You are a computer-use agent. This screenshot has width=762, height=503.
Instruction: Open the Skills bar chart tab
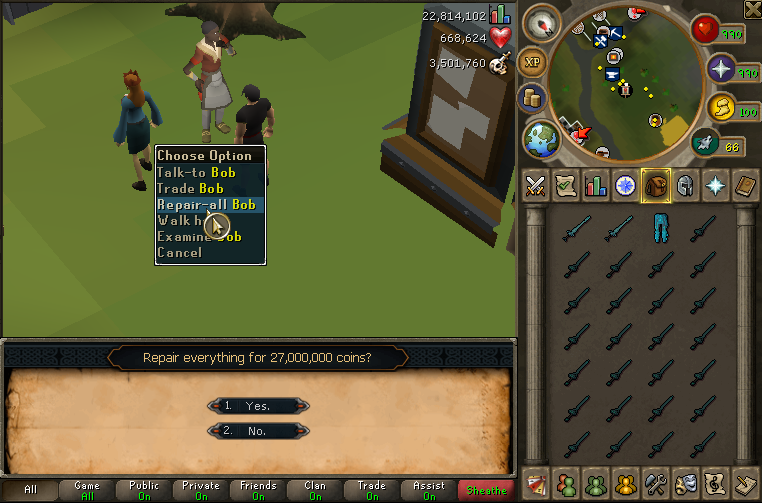click(596, 186)
